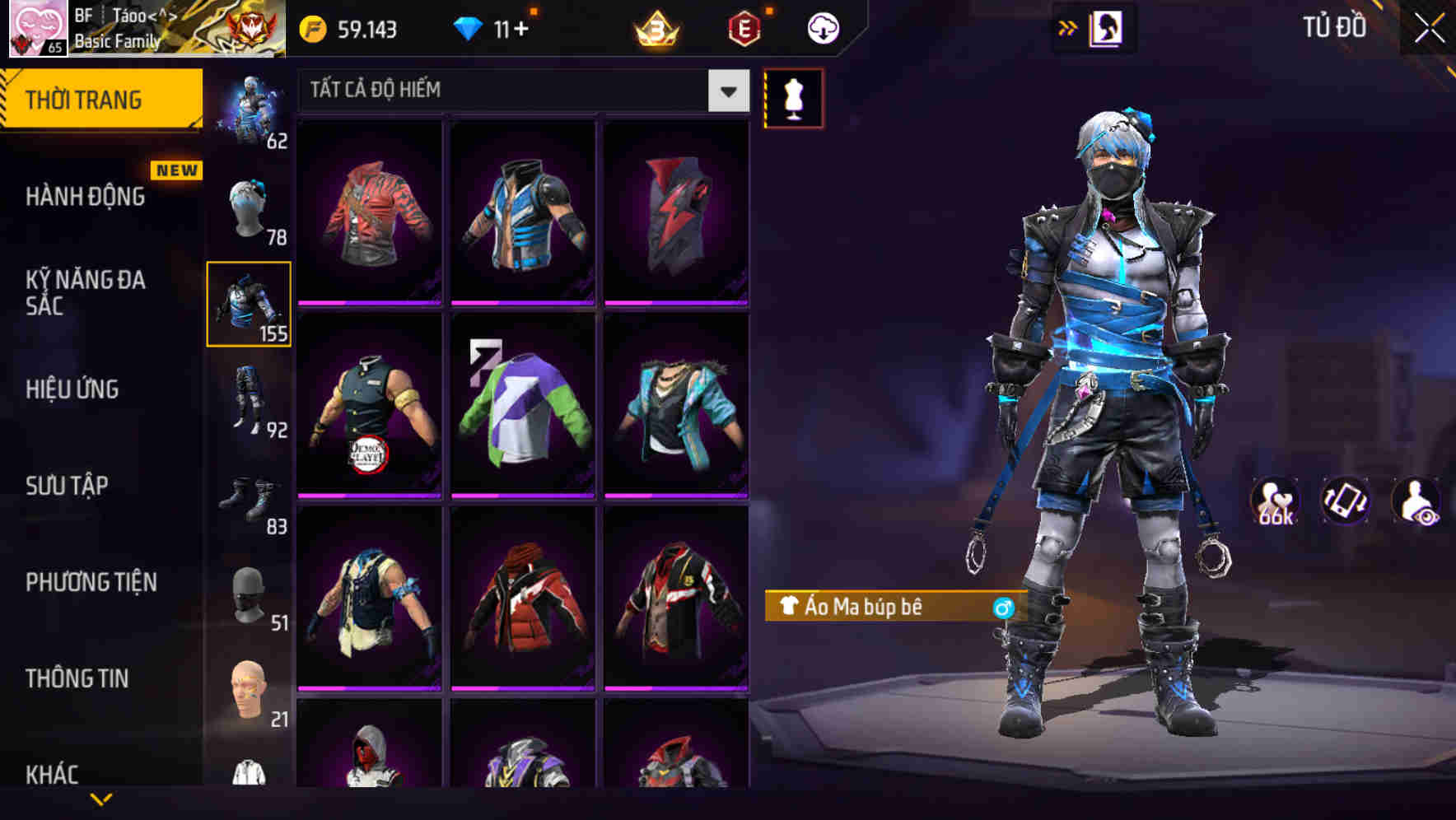Open the mannequin outfit preview icon
Screen dimensions: 1456x820
793,99
